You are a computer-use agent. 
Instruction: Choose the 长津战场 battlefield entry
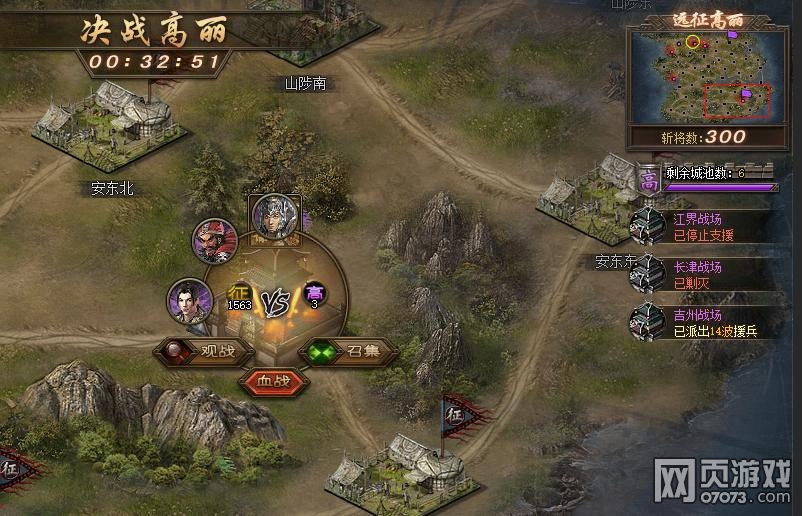[698, 274]
